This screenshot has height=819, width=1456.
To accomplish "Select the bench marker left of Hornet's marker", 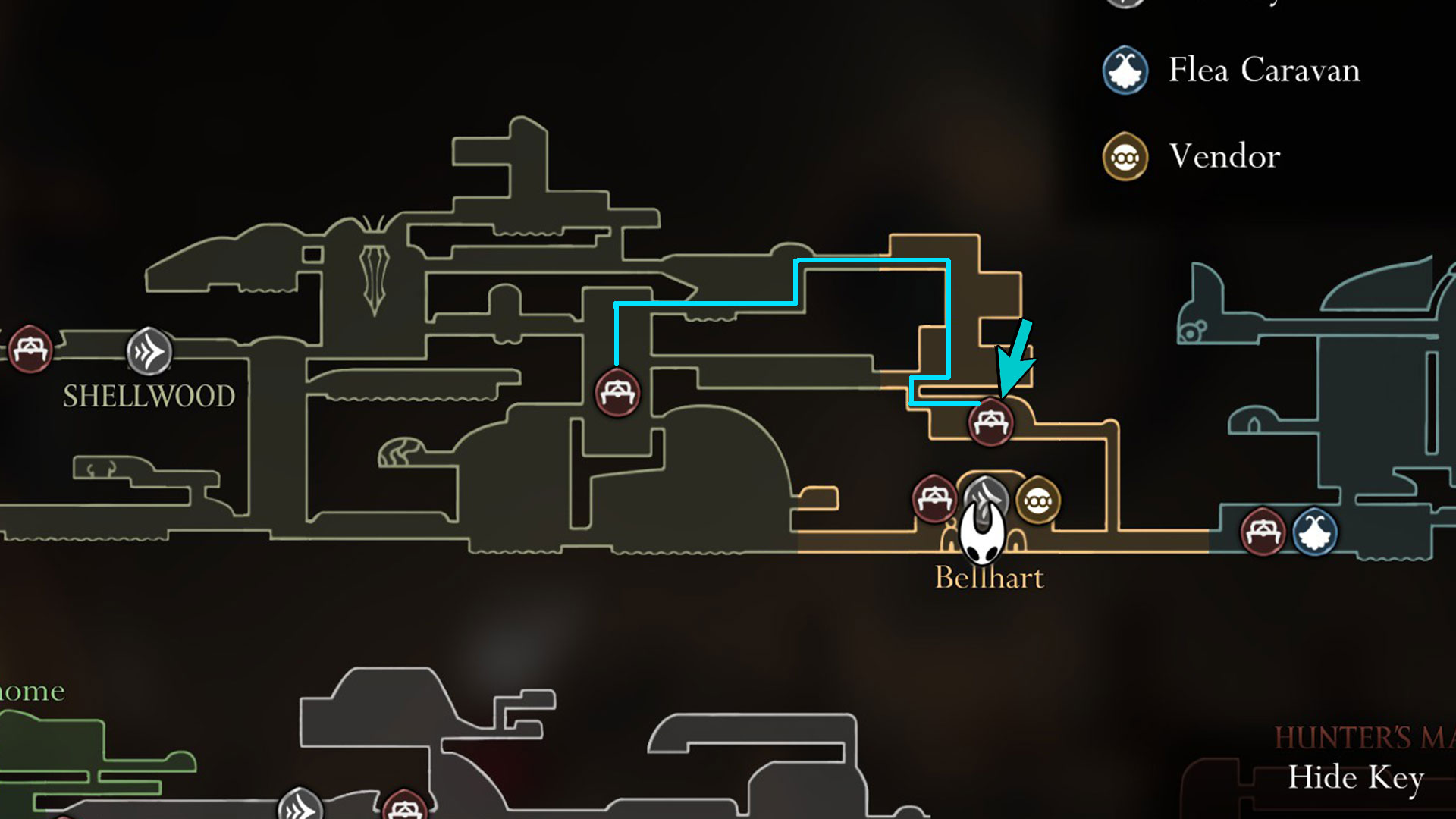I will pyautogui.click(x=934, y=499).
